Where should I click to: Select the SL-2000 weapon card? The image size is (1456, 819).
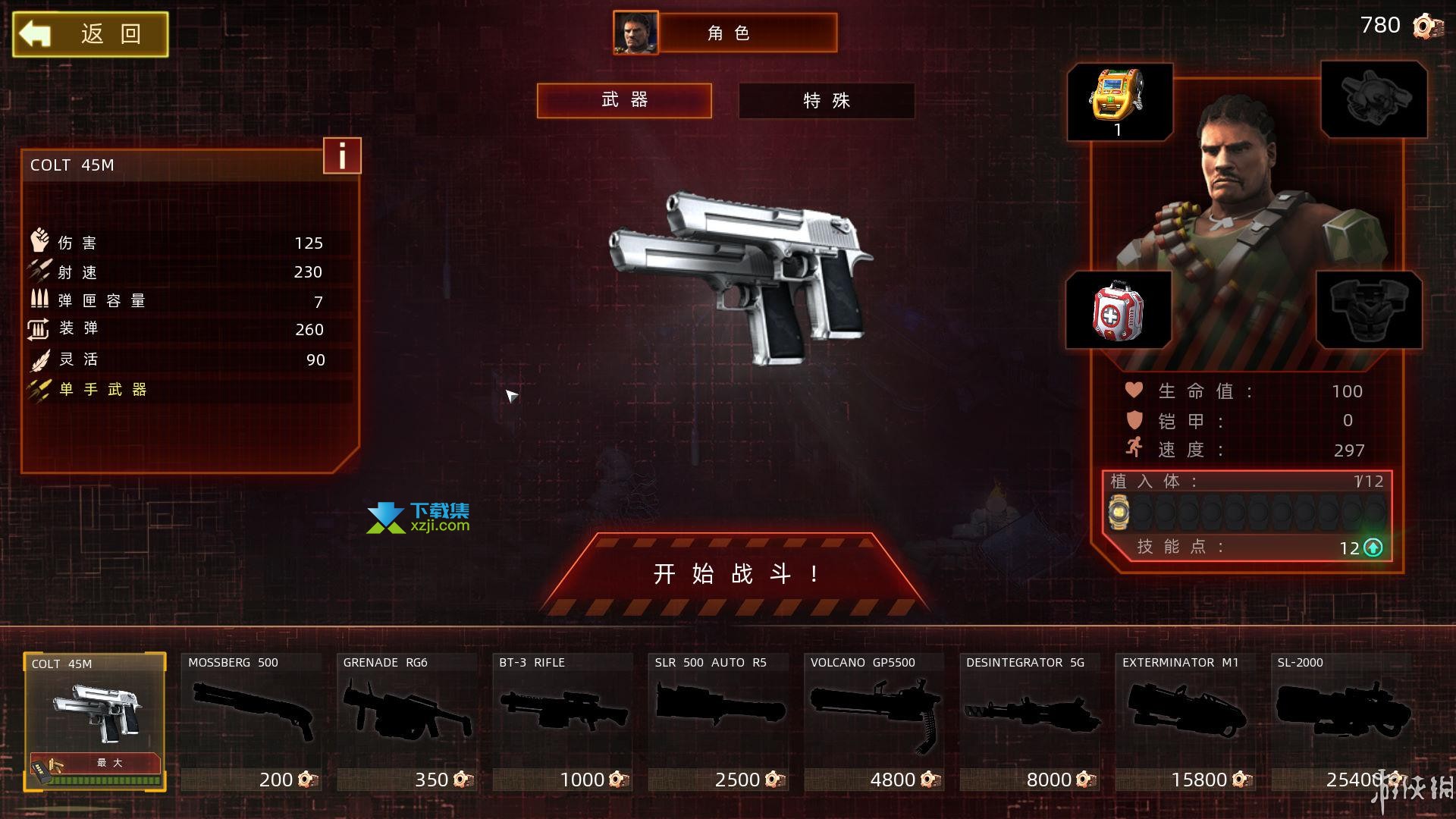[x=1341, y=720]
